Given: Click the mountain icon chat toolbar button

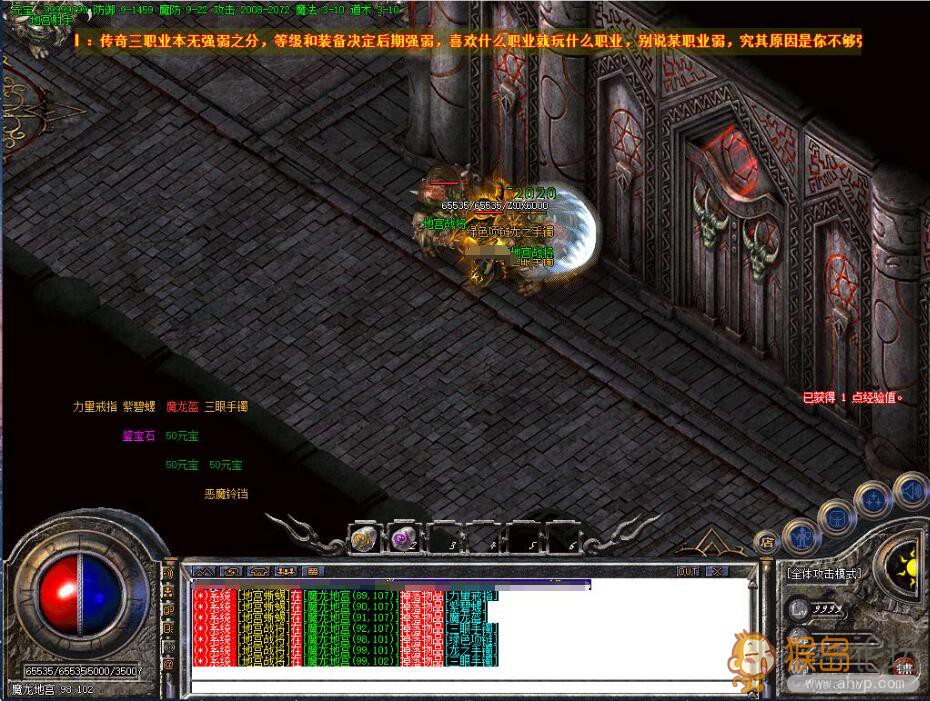Looking at the screenshot, I should pyautogui.click(x=203, y=571).
